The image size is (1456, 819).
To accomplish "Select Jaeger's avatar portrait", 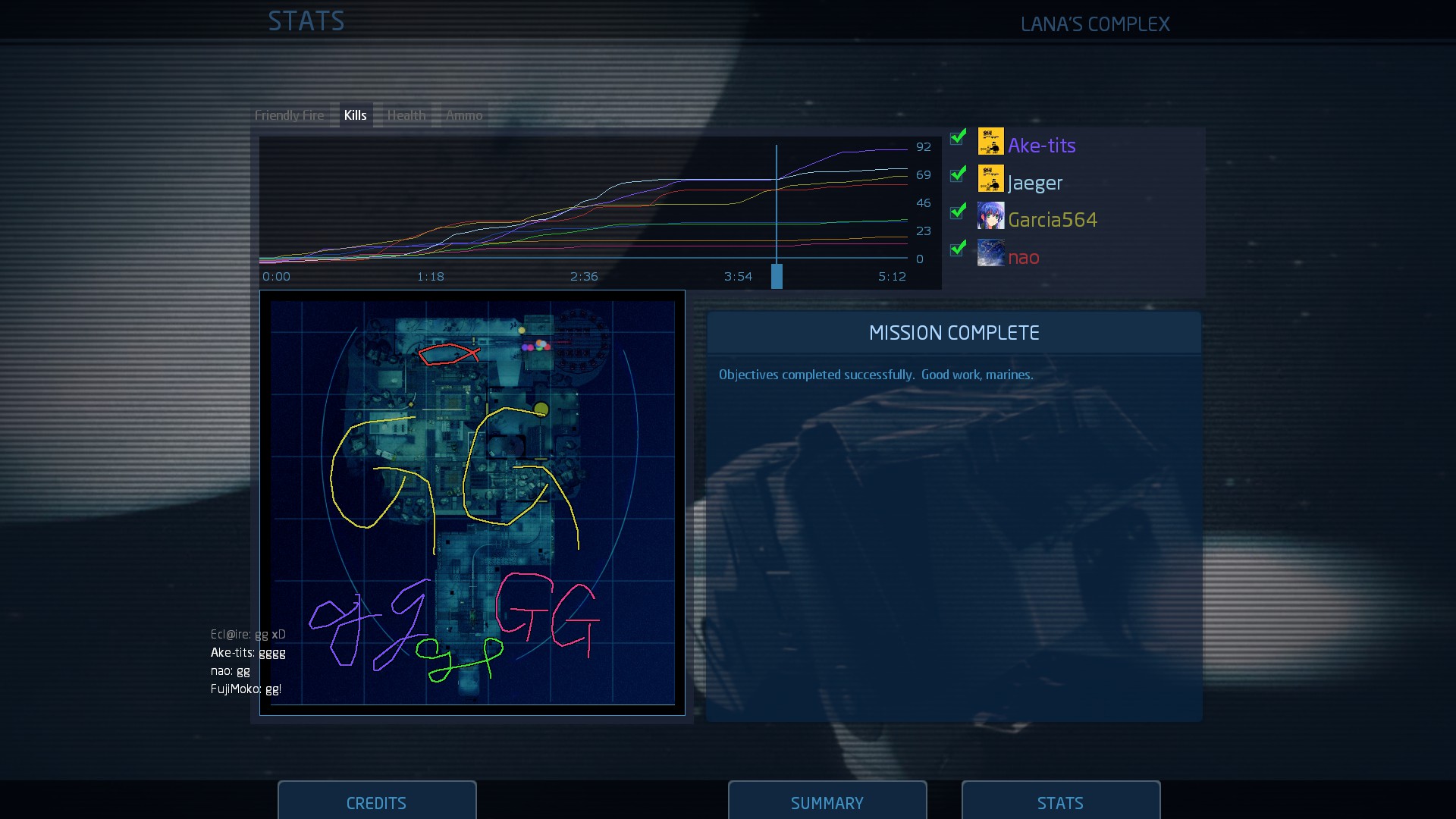I will 992,179.
